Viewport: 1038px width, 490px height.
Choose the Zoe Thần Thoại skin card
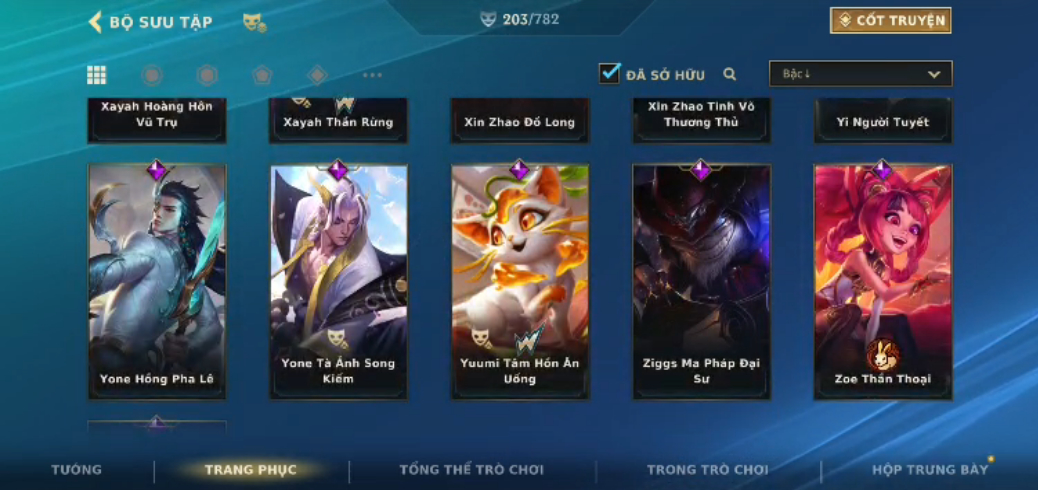(x=882, y=281)
